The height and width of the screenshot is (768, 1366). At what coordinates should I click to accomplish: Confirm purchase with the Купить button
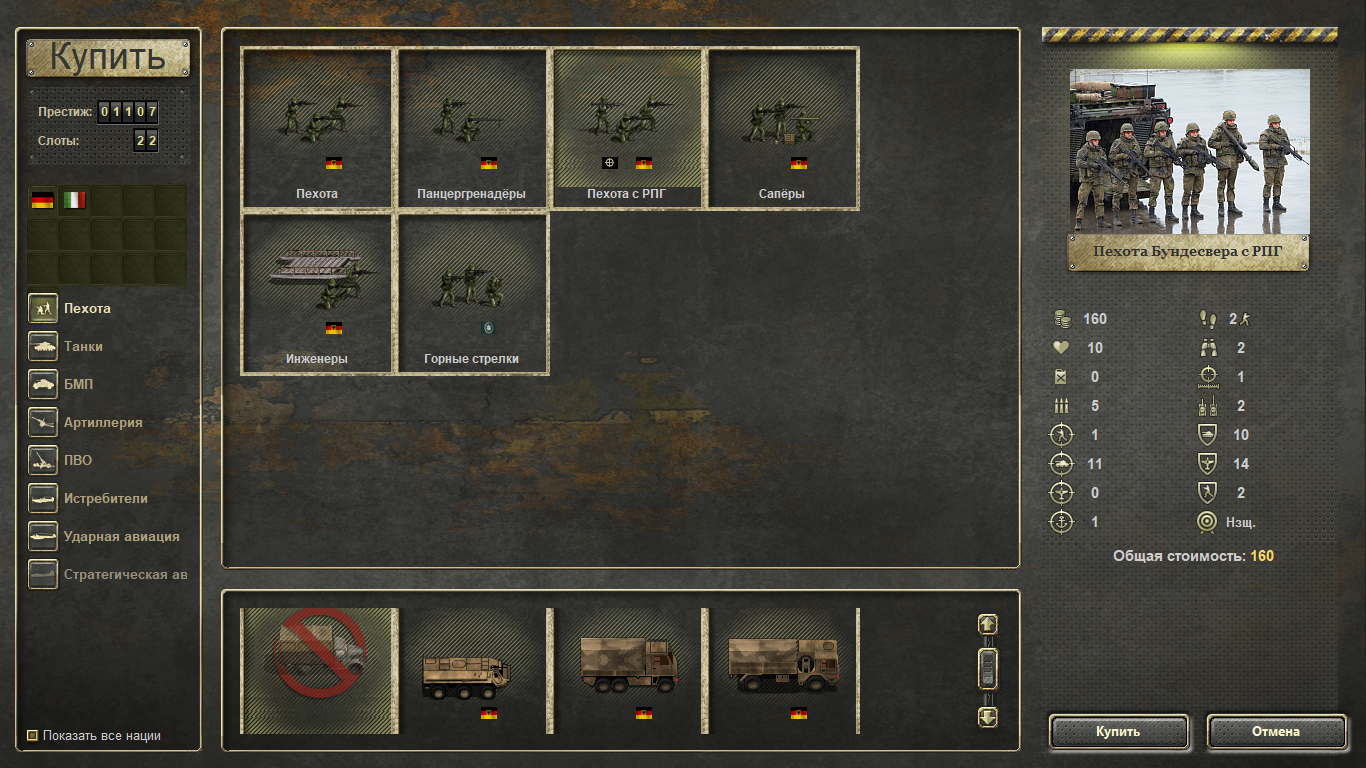1118,731
